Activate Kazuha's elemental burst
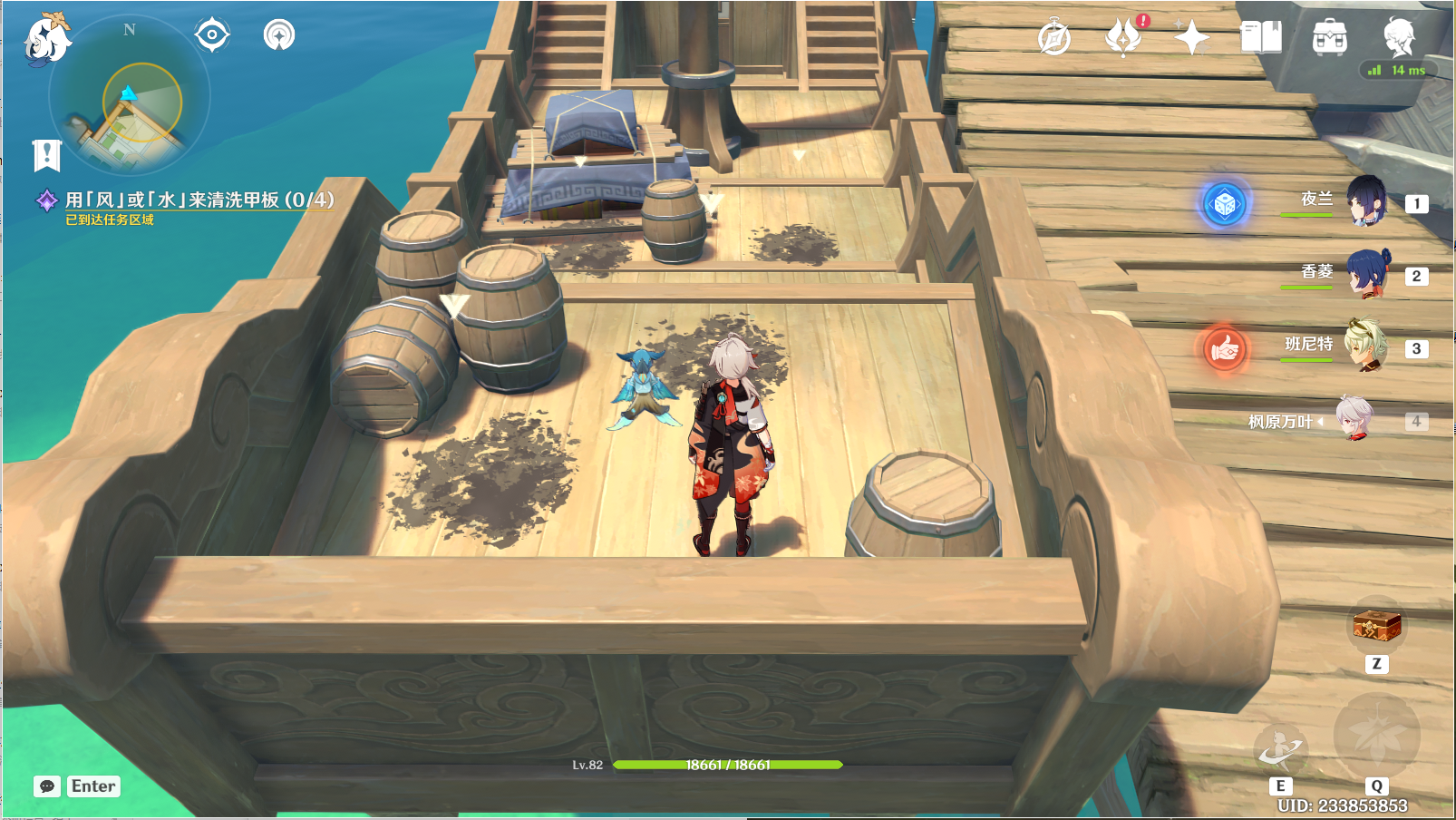 pos(1376,736)
